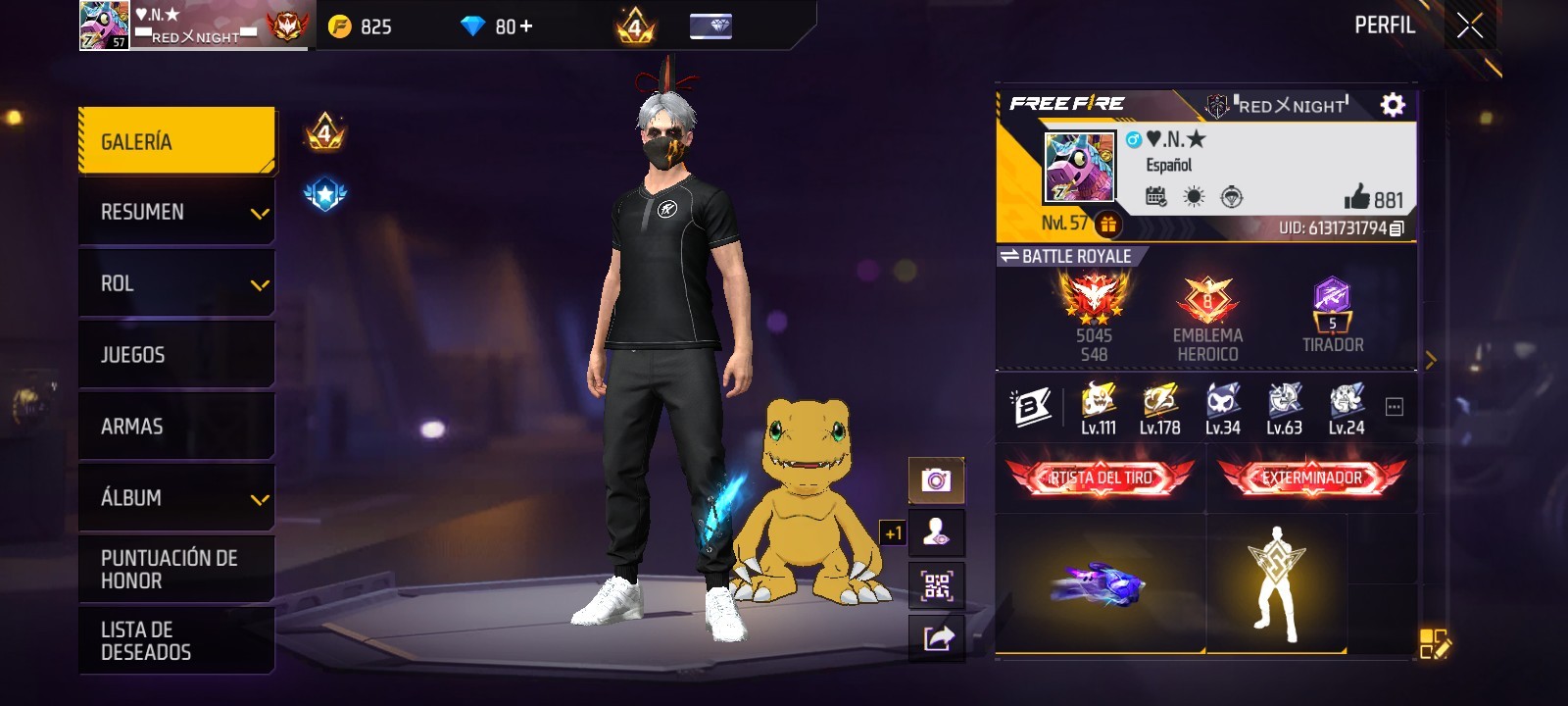Open profile settings gear
This screenshot has width=1568, height=706.
tap(1394, 102)
